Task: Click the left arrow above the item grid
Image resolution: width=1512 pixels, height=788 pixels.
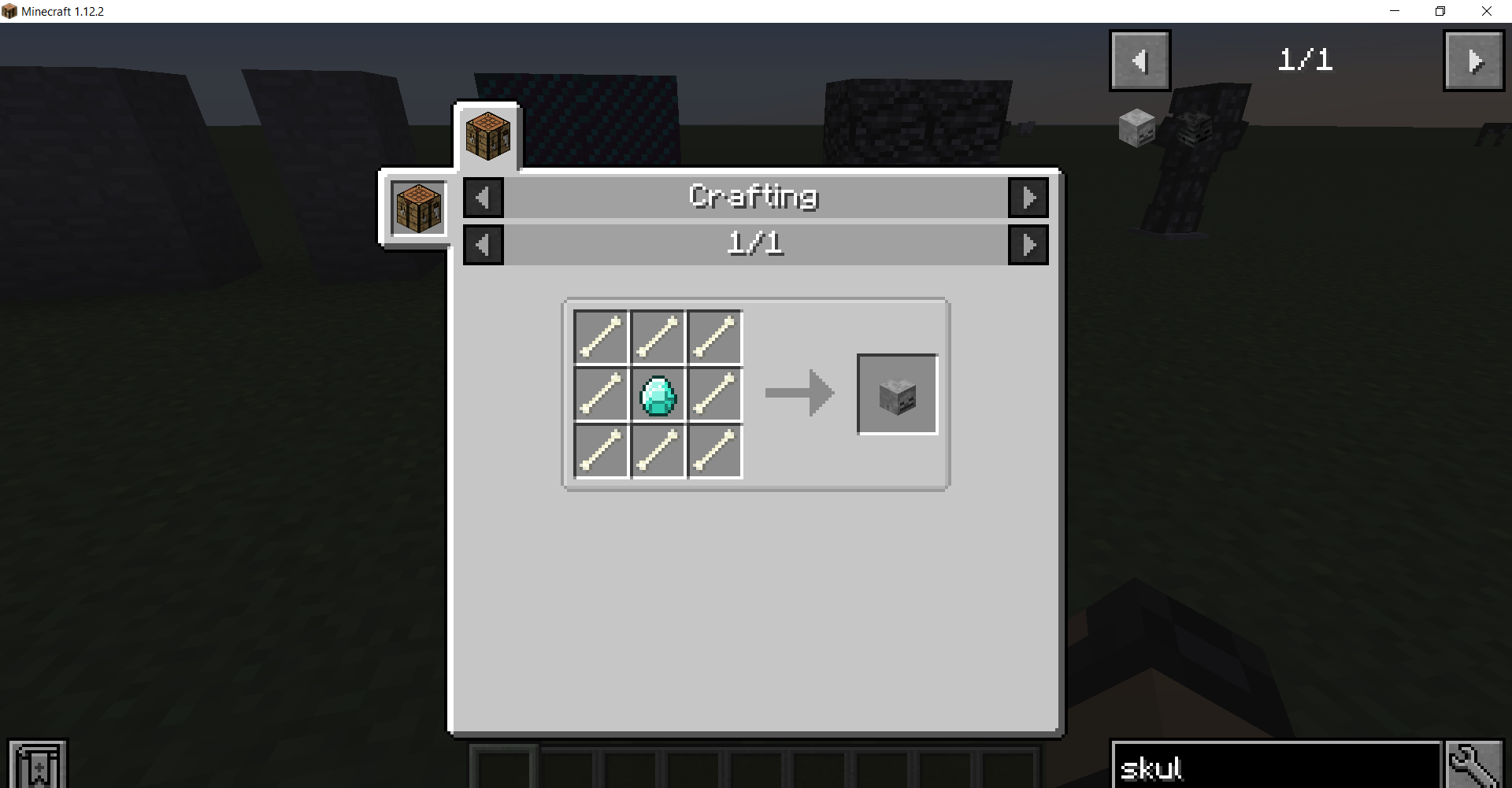Action: 1140,61
